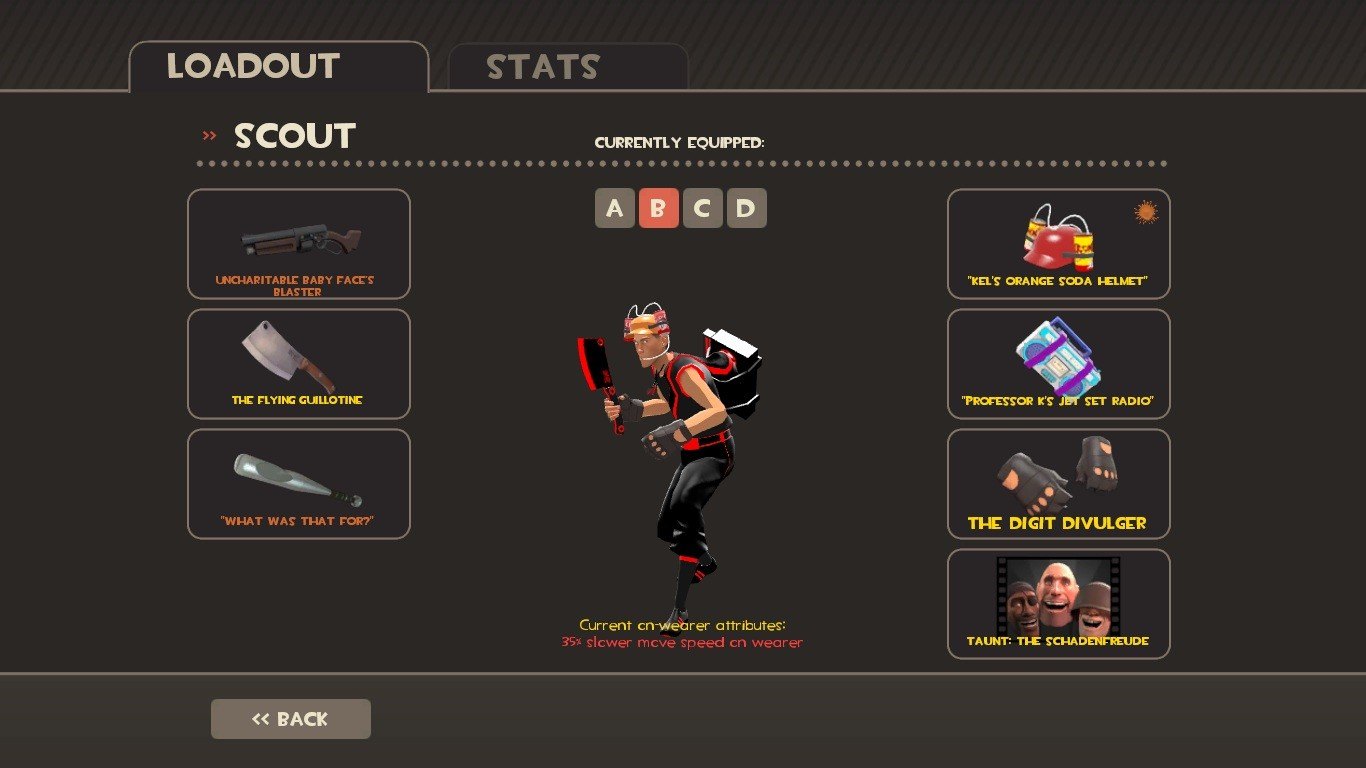1366x768 pixels.
Task: Switch to loadout preset C
Action: [703, 208]
